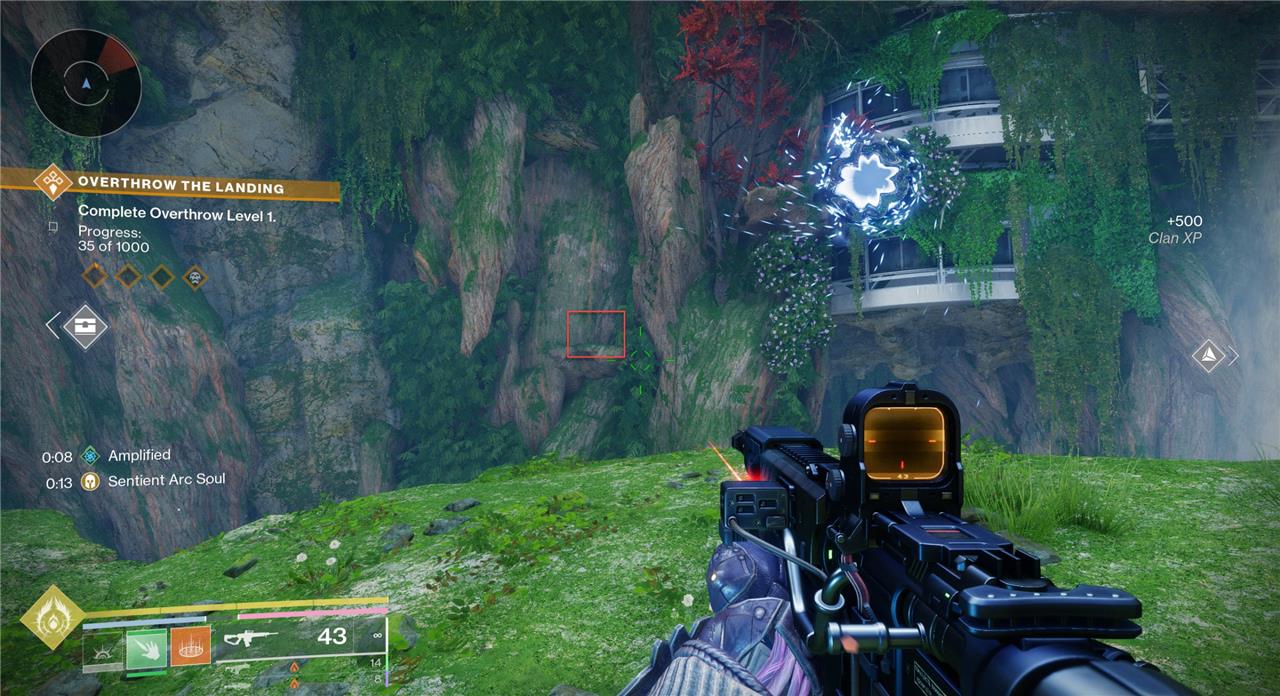
Task: Select the skull boss diamond in Overthrow tracker
Action: click(195, 276)
